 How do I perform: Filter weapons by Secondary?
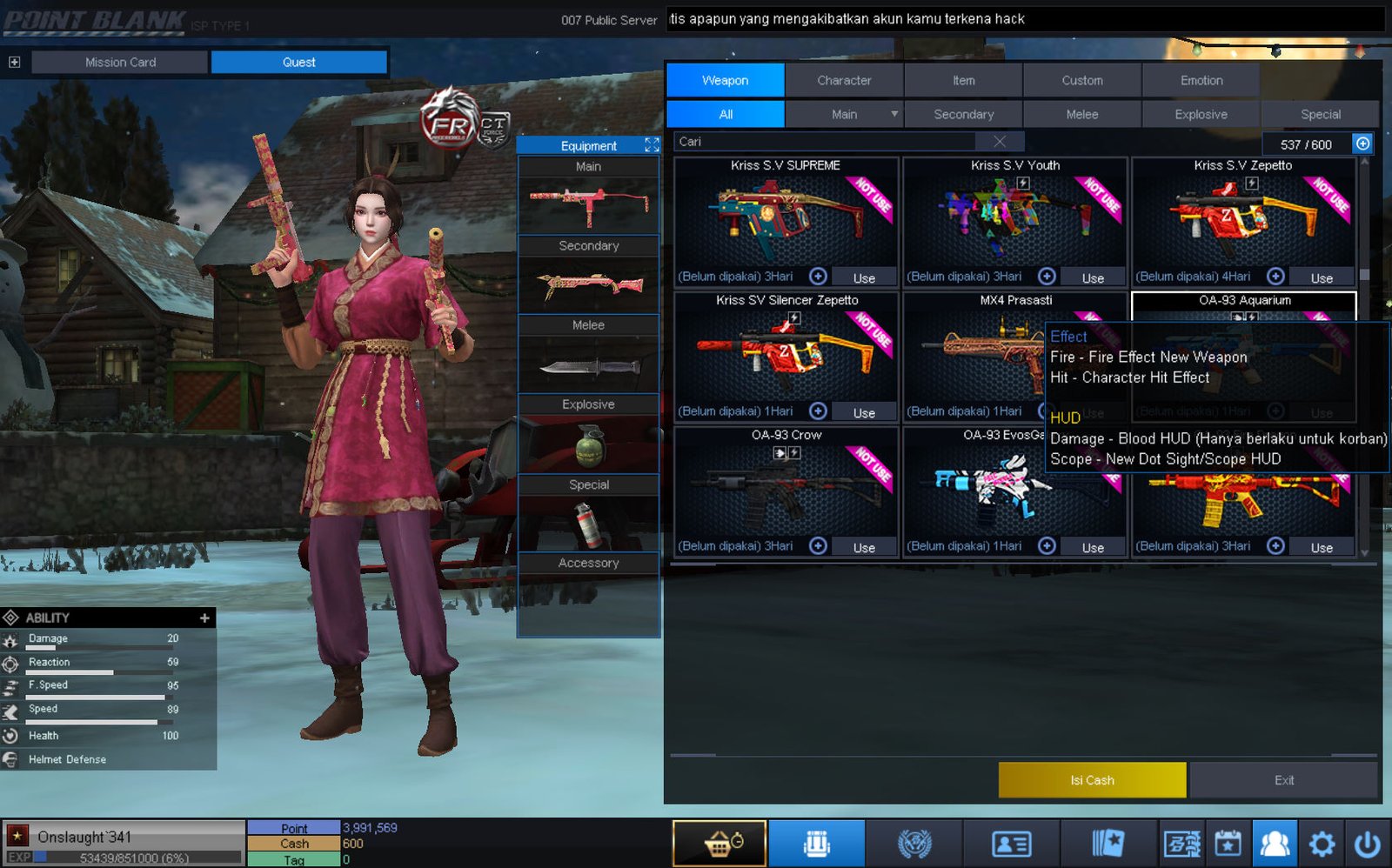pos(963,114)
